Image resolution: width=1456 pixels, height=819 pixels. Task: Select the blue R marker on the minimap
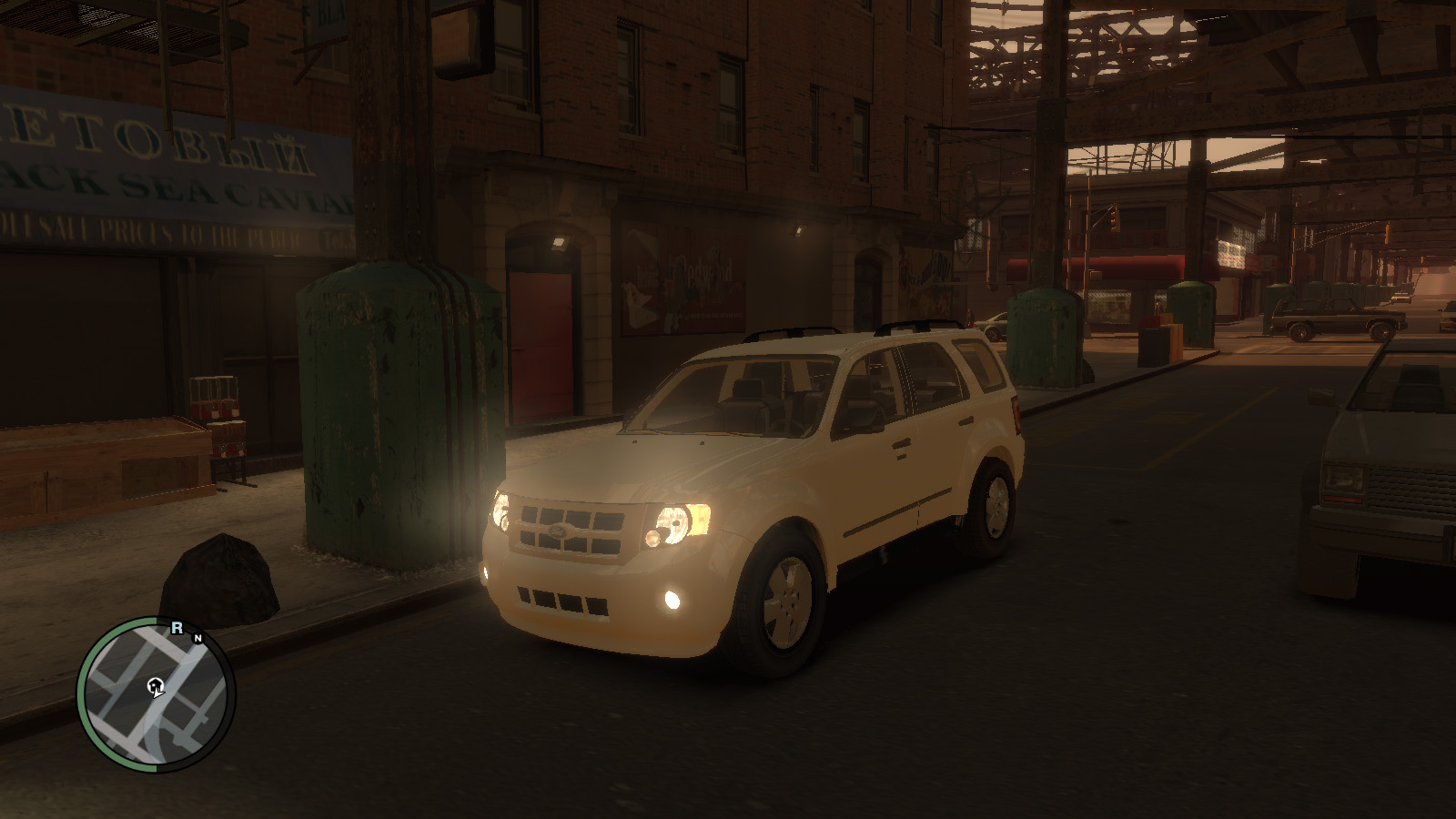point(177,628)
